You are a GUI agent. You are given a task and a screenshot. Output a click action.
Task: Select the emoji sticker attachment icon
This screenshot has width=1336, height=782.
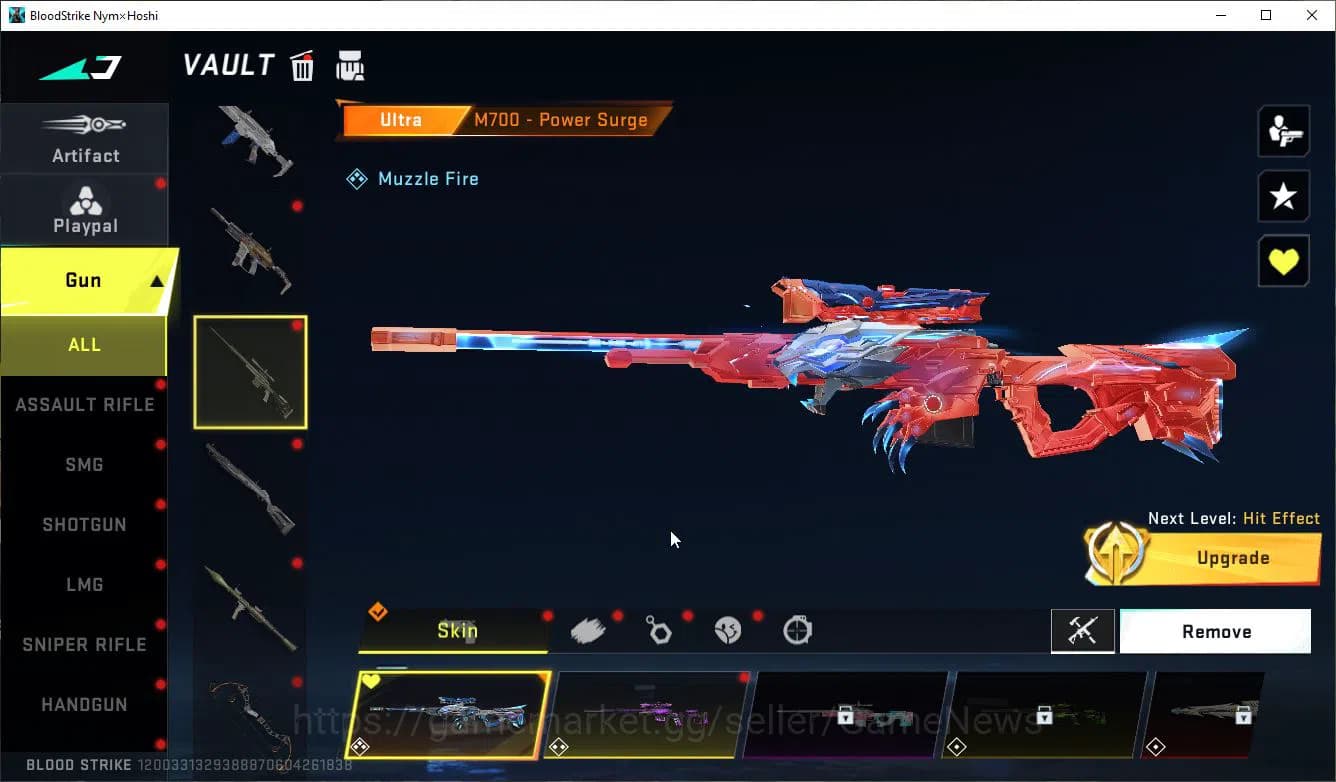[x=728, y=628]
